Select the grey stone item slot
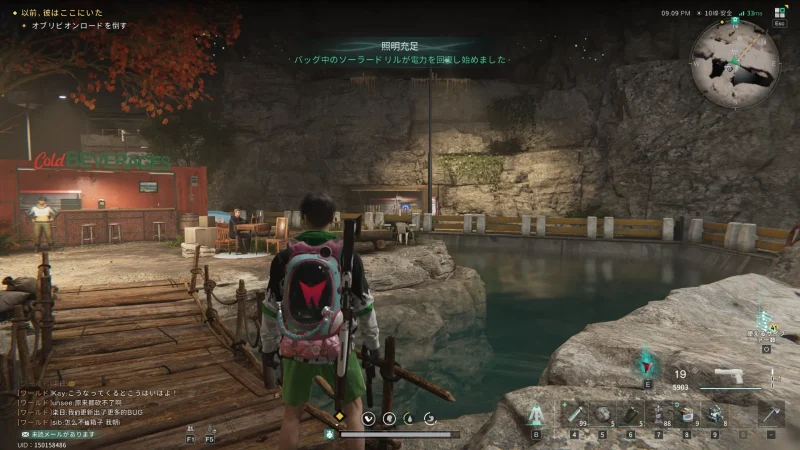Image resolution: width=800 pixels, height=450 pixels. point(603,414)
